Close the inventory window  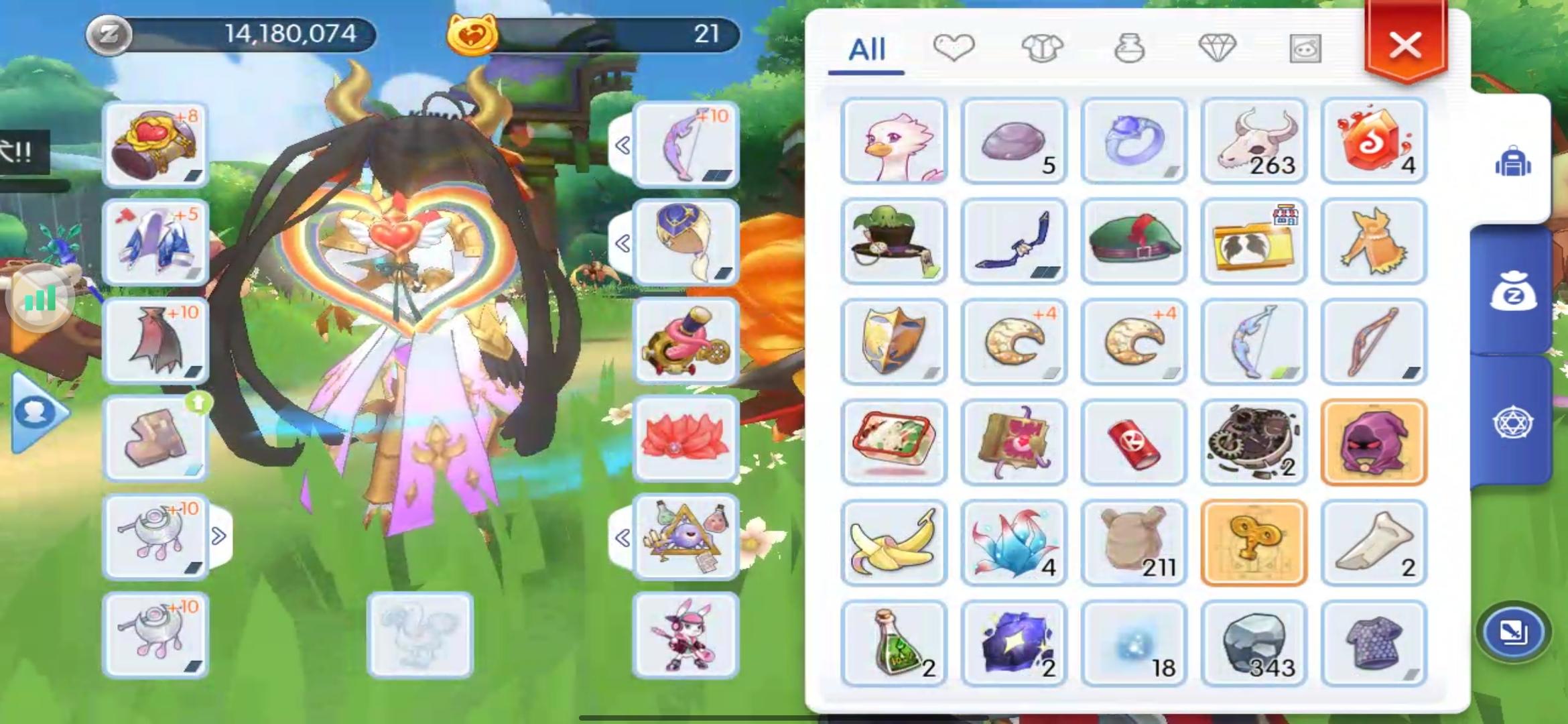(1405, 46)
